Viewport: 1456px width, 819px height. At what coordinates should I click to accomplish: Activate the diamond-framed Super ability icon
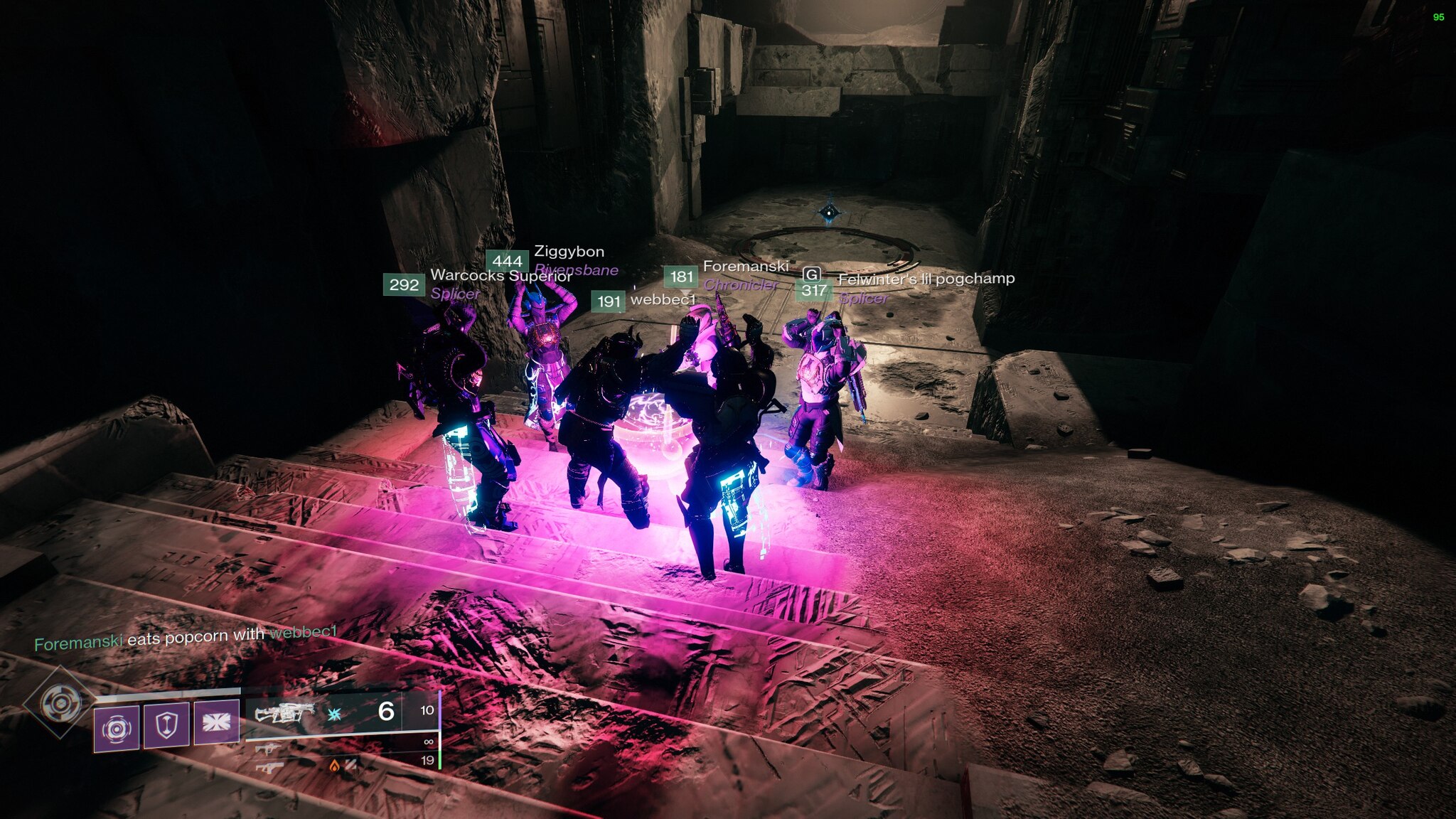[x=60, y=703]
